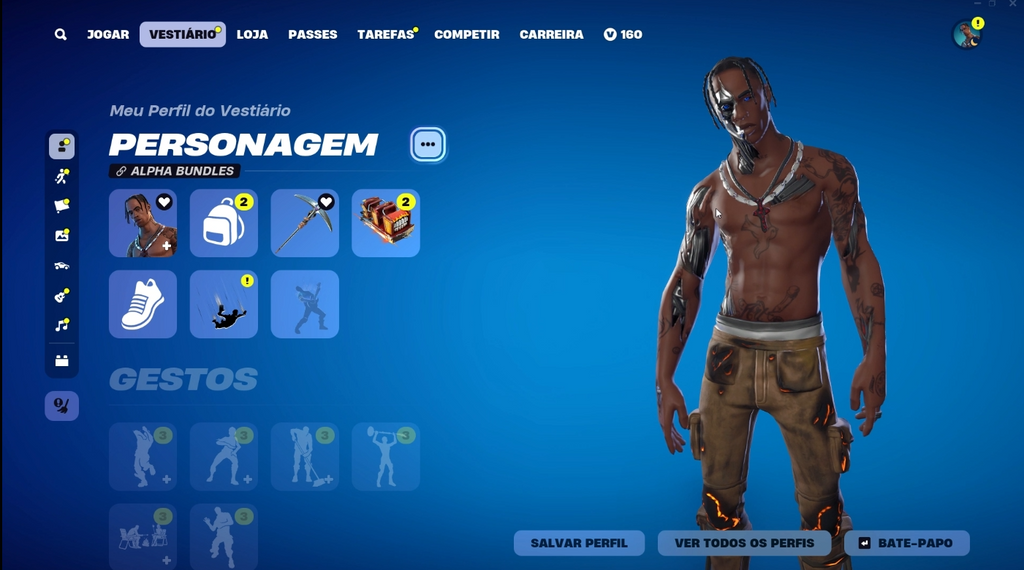Switch to the JOGAR tab

point(108,35)
